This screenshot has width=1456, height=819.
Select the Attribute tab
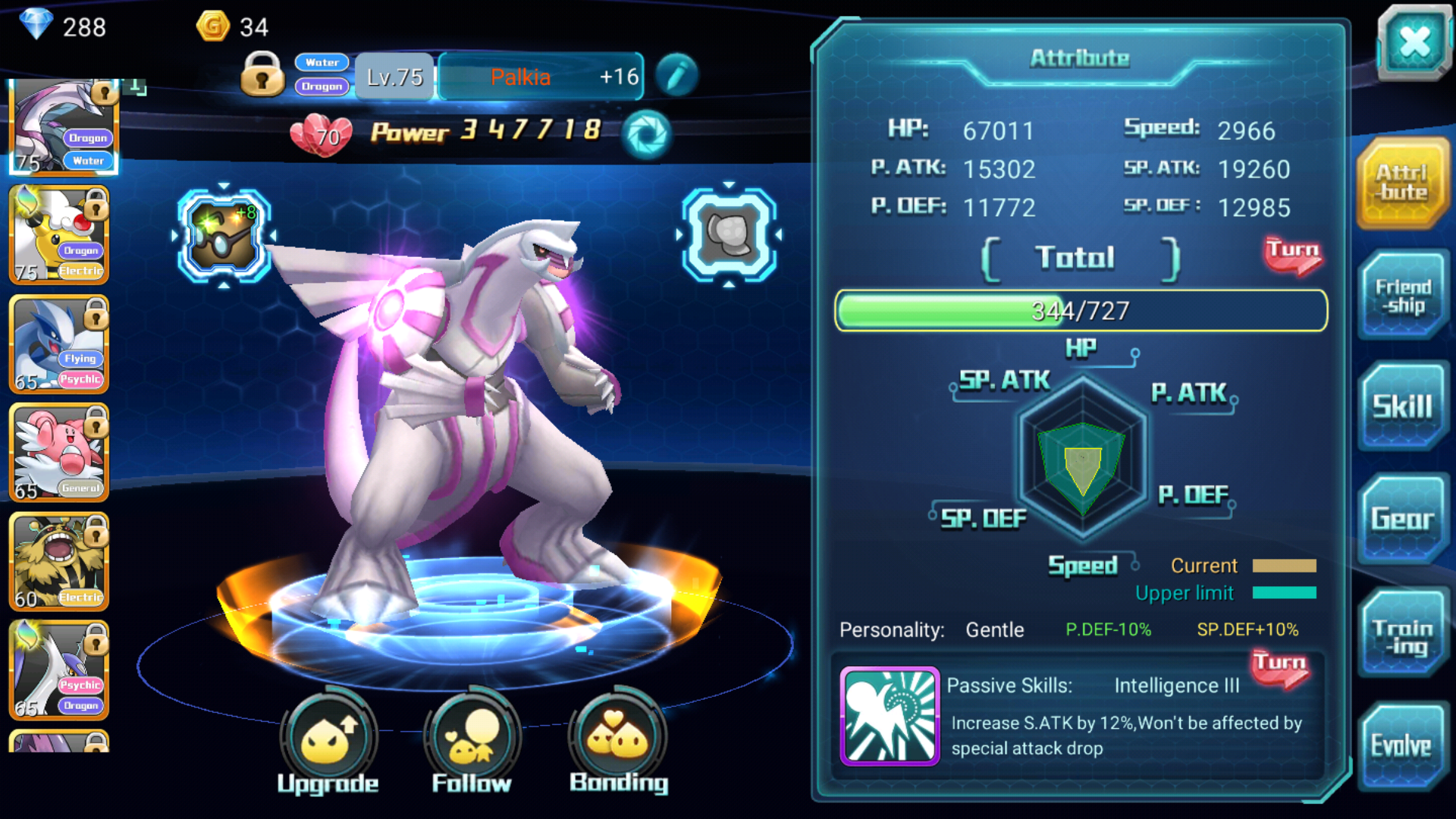pos(1402,183)
